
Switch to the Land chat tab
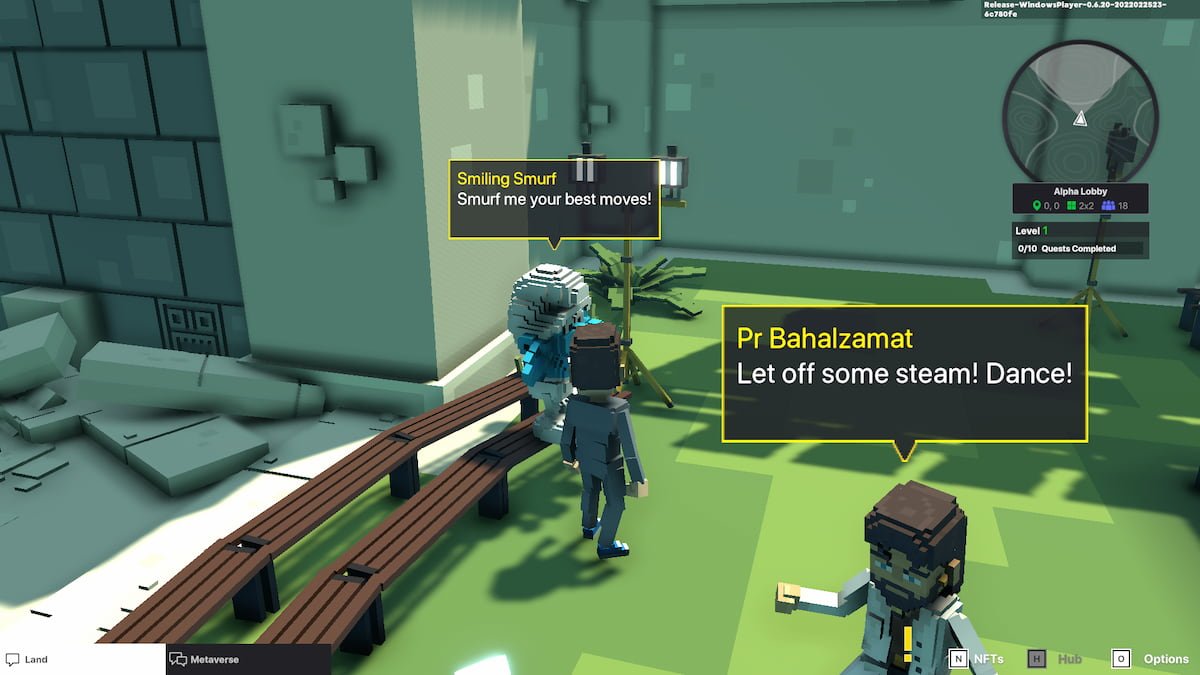tap(80, 659)
